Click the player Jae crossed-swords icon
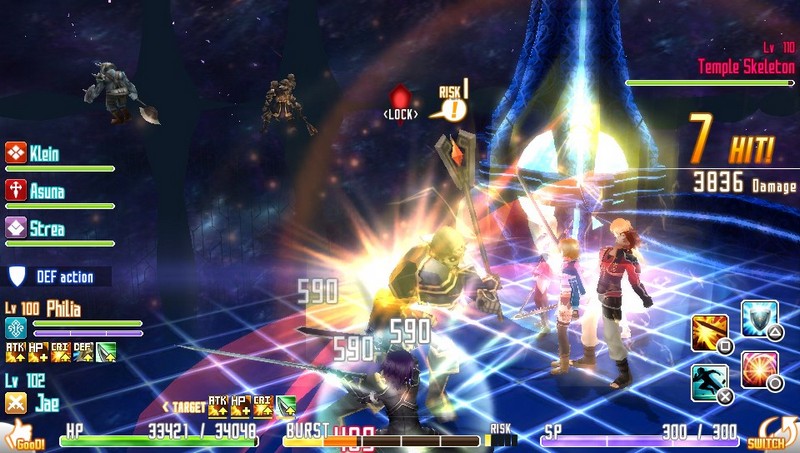Screen dimensions: 800x453 [x=15, y=402]
